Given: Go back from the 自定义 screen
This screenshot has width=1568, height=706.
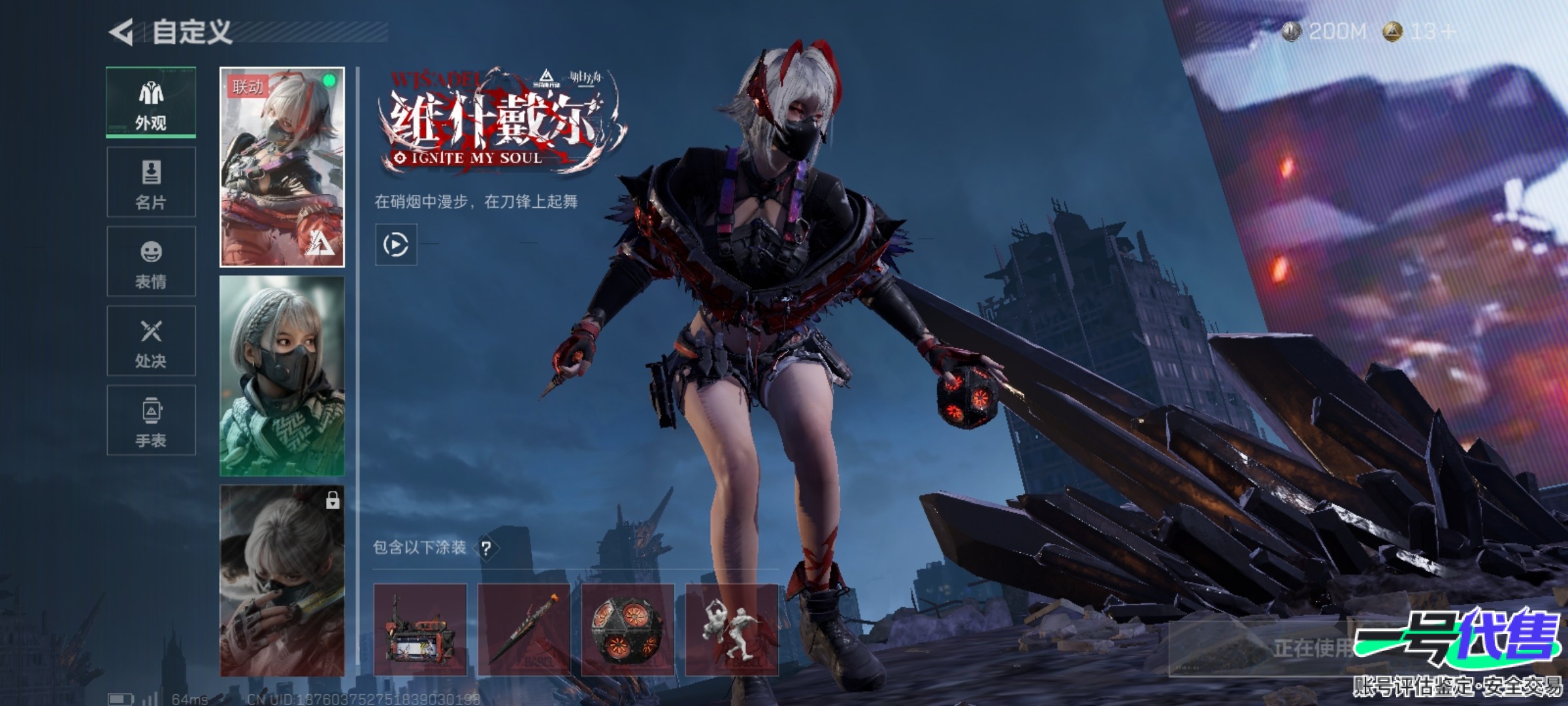Looking at the screenshot, I should (x=122, y=32).
